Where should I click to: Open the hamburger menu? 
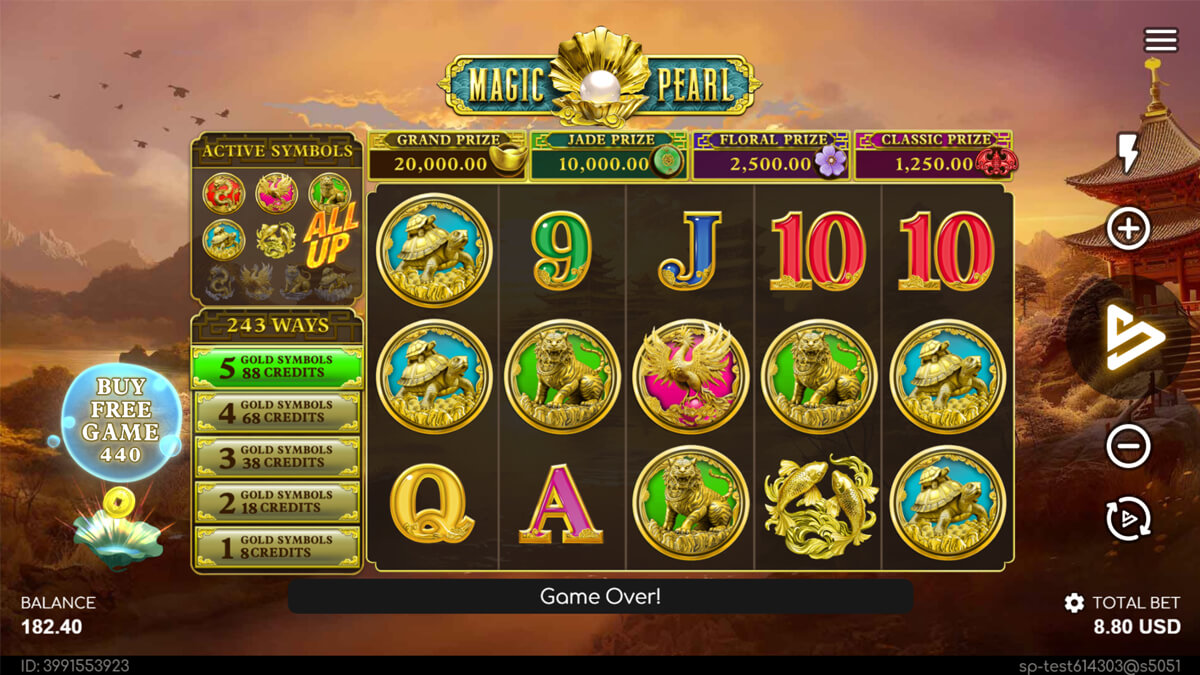[x=1161, y=40]
